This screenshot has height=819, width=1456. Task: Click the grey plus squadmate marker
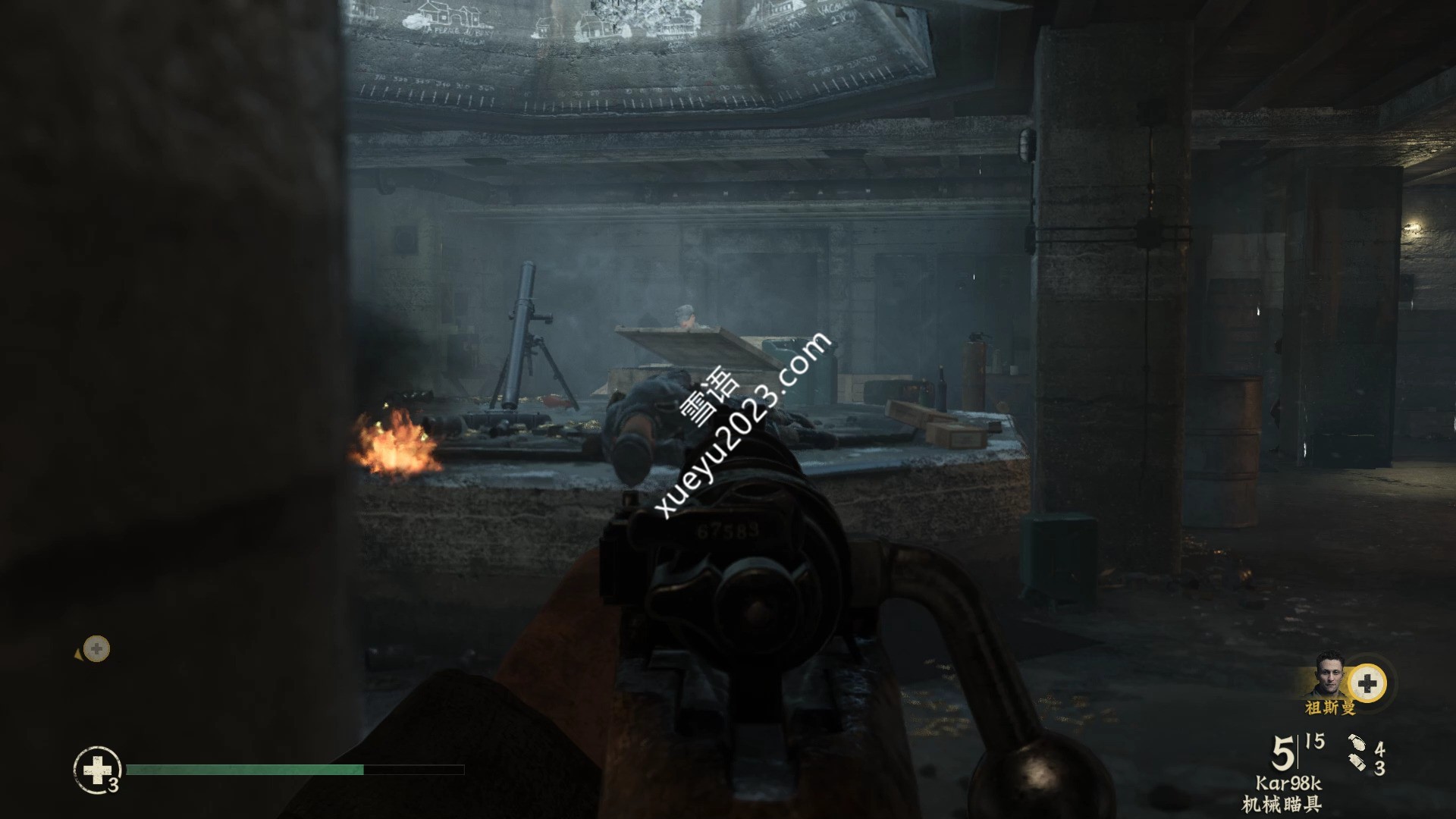tap(96, 649)
